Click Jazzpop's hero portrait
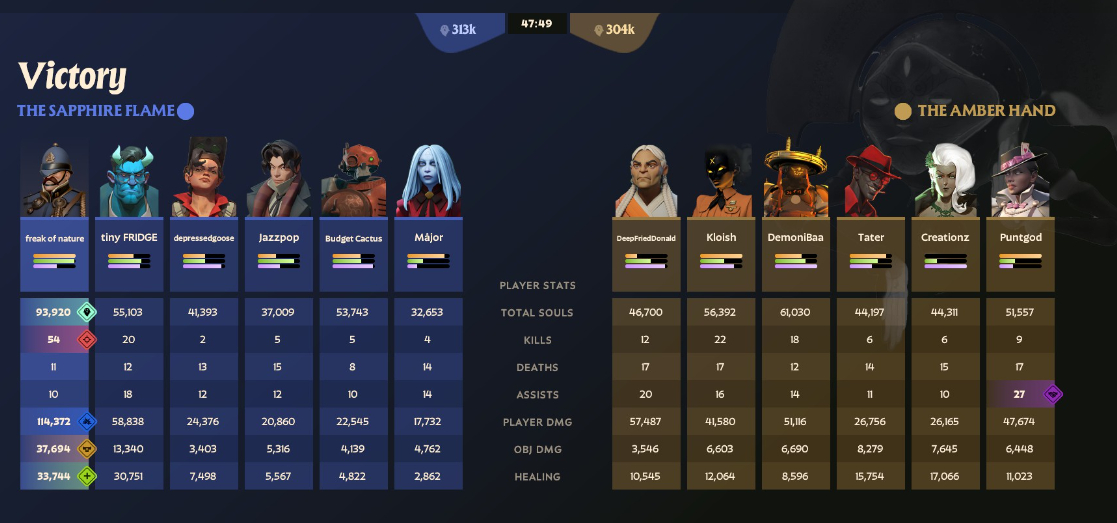This screenshot has height=523, width=1117. (279, 180)
